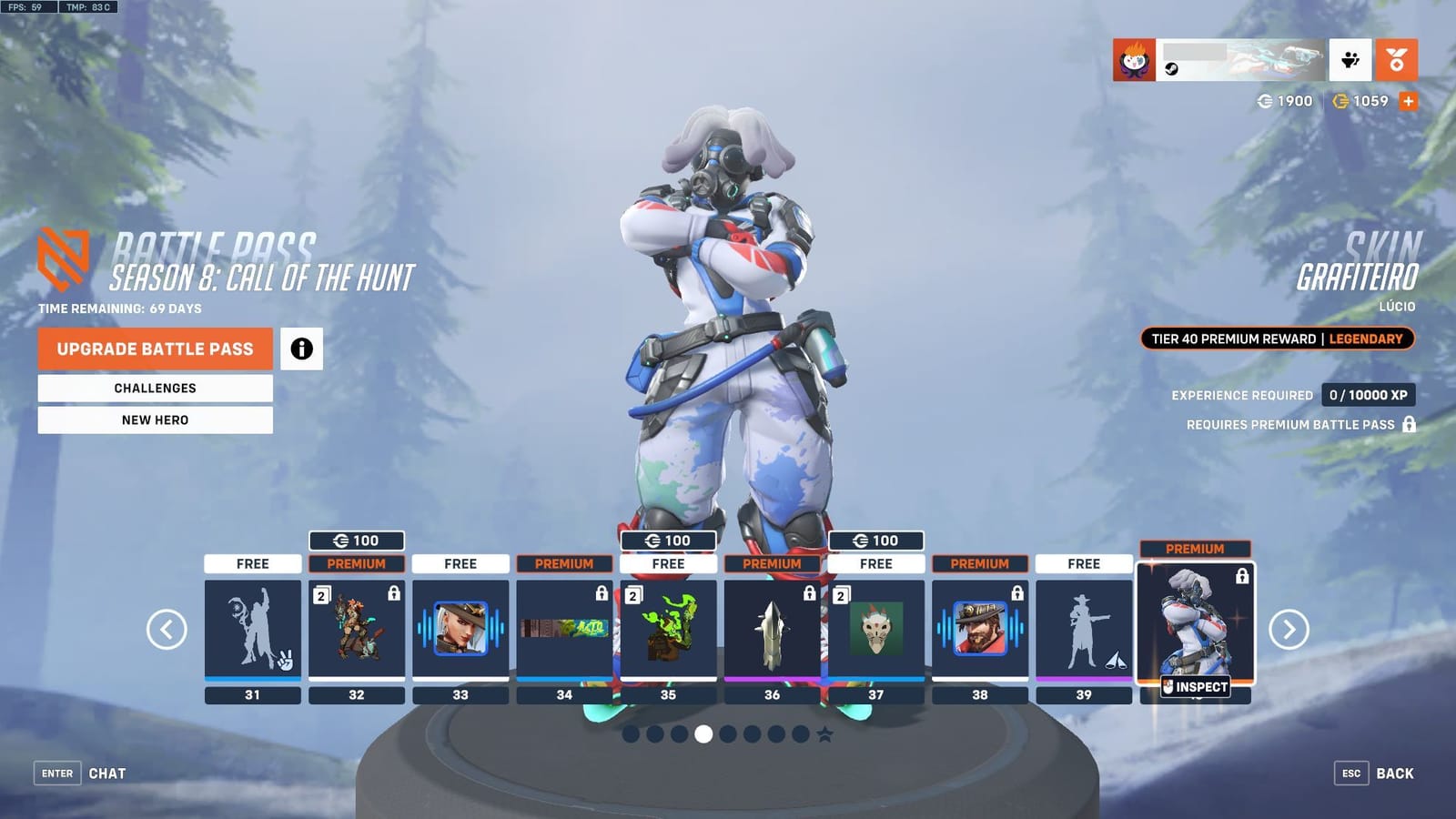Open the social groups icon top right

pos(1350,59)
